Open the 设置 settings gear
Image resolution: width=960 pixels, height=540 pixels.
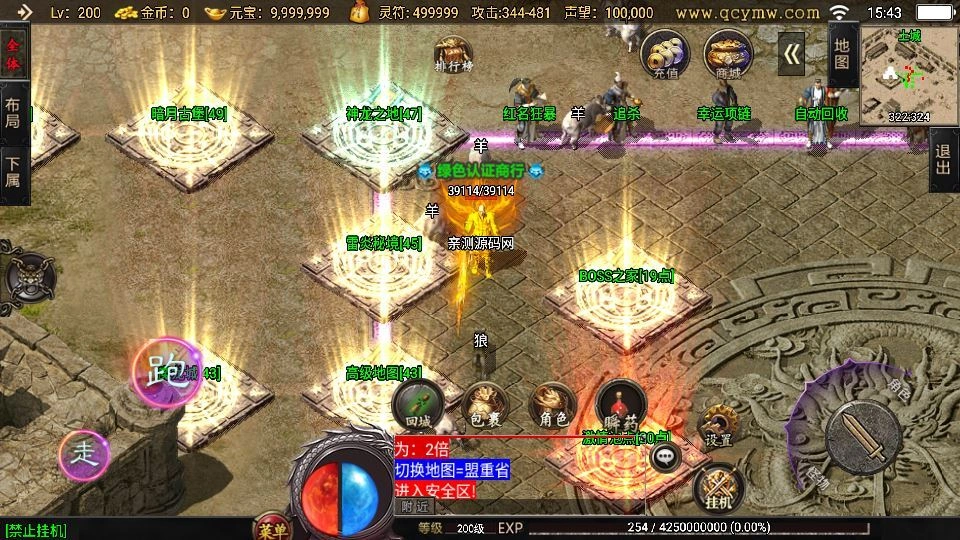tap(718, 425)
